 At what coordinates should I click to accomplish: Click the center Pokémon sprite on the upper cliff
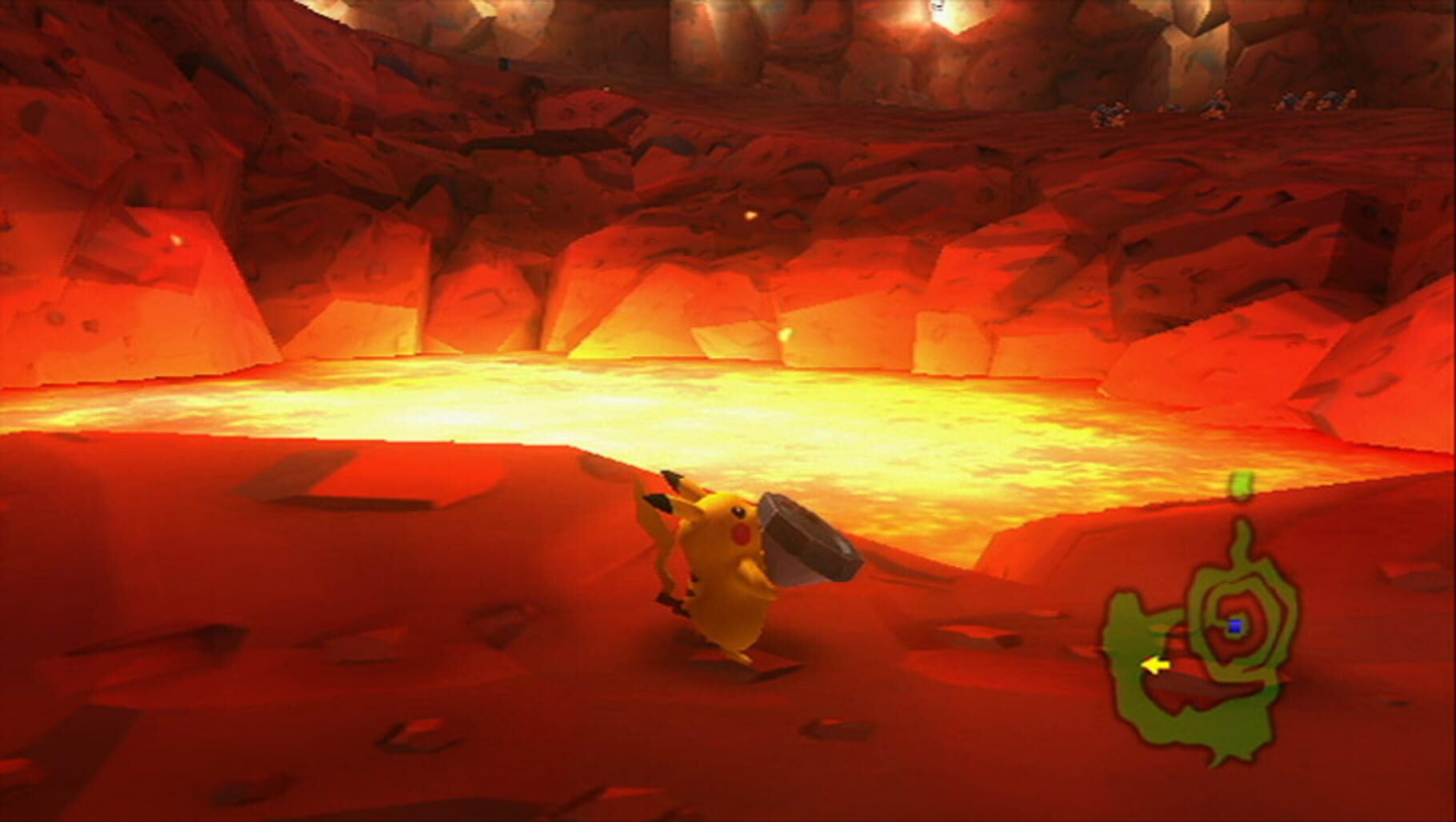1218,104
